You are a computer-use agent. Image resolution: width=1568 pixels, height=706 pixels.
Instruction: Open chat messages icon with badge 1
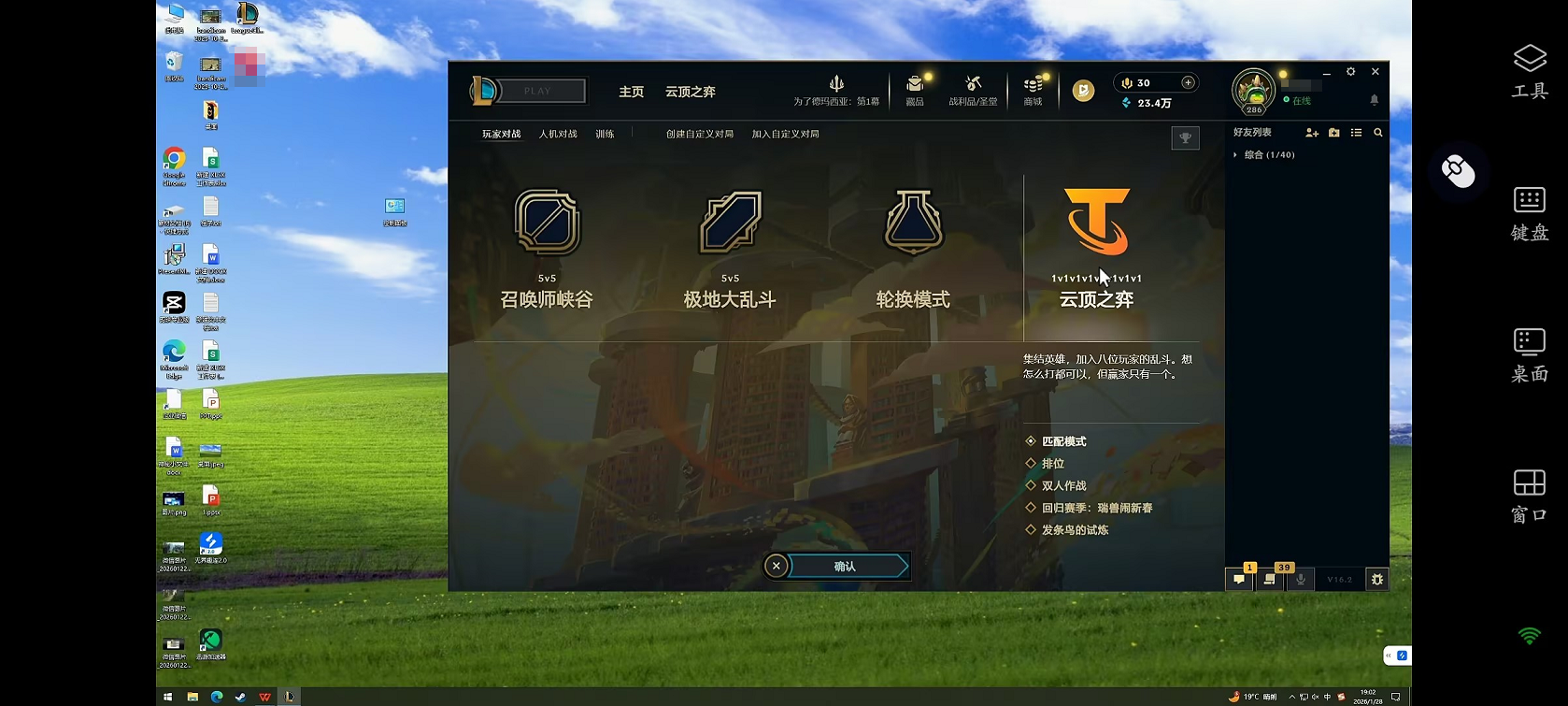1238,580
